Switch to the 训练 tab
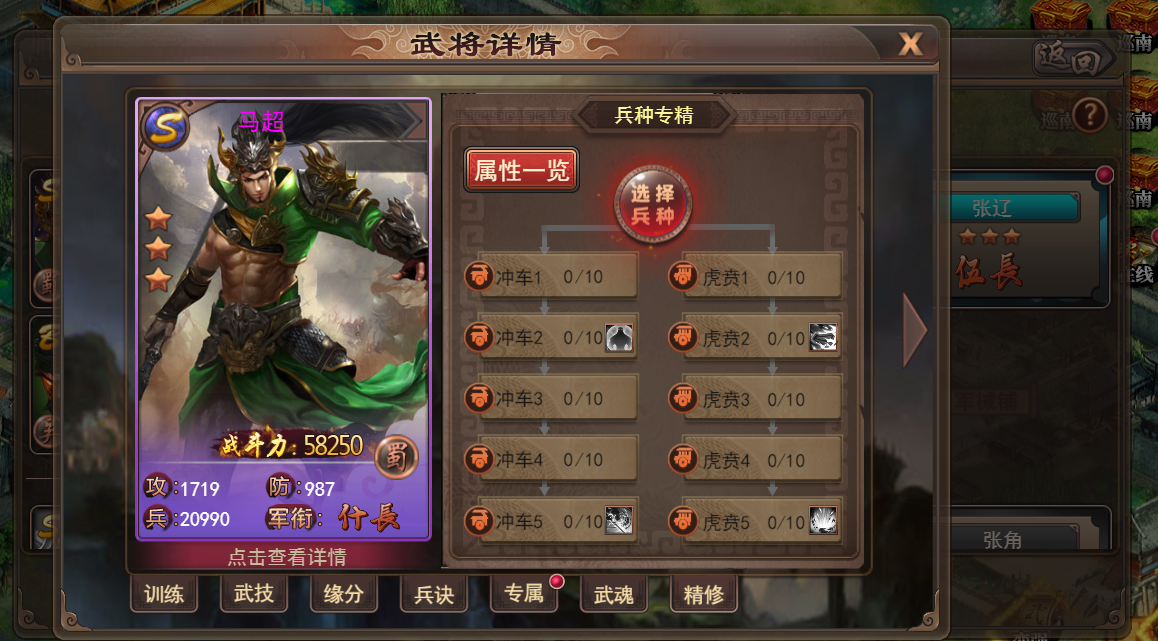The height and width of the screenshot is (641, 1158). 163,594
